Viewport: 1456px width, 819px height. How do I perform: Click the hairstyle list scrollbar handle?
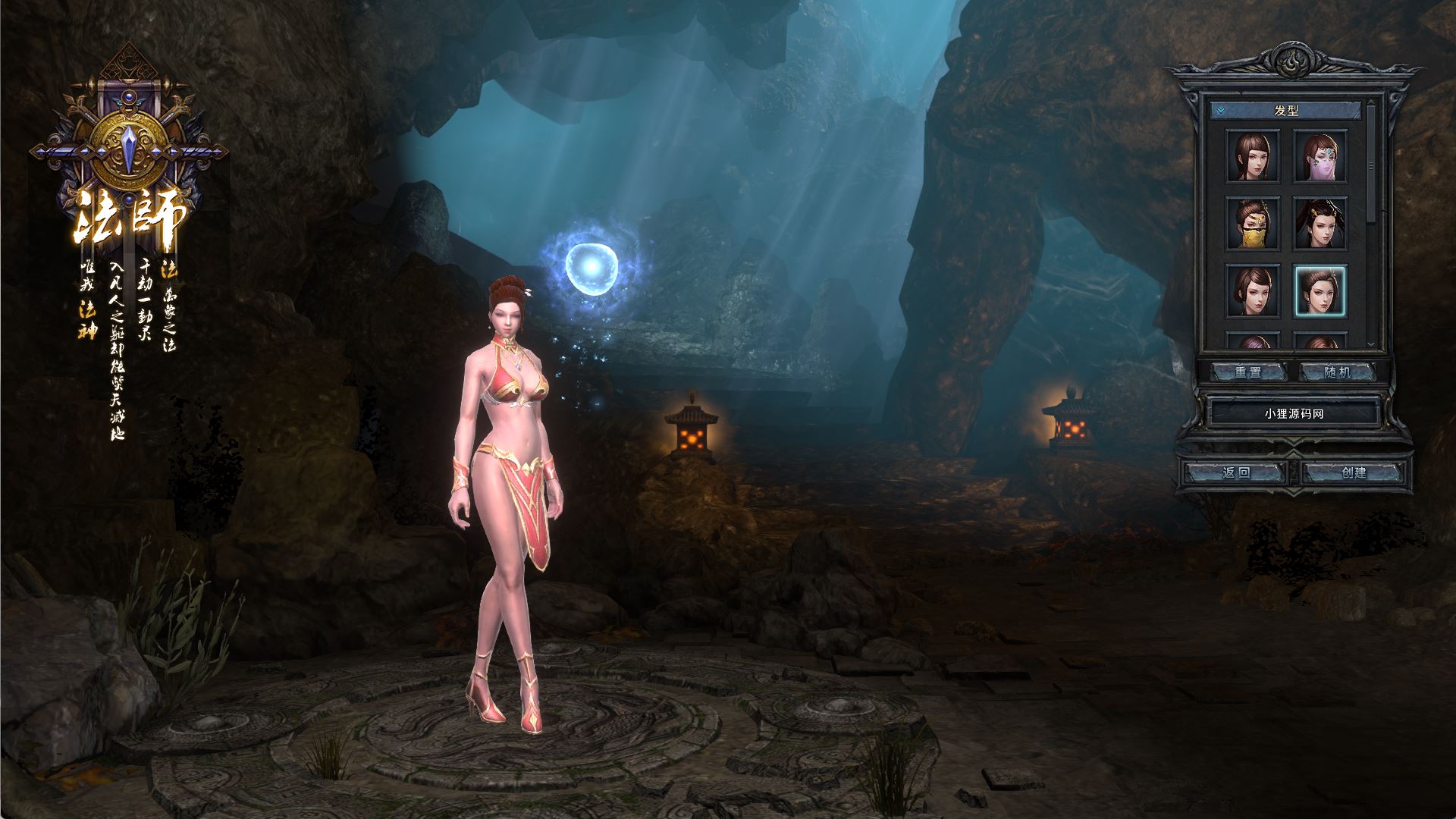click(x=1370, y=165)
